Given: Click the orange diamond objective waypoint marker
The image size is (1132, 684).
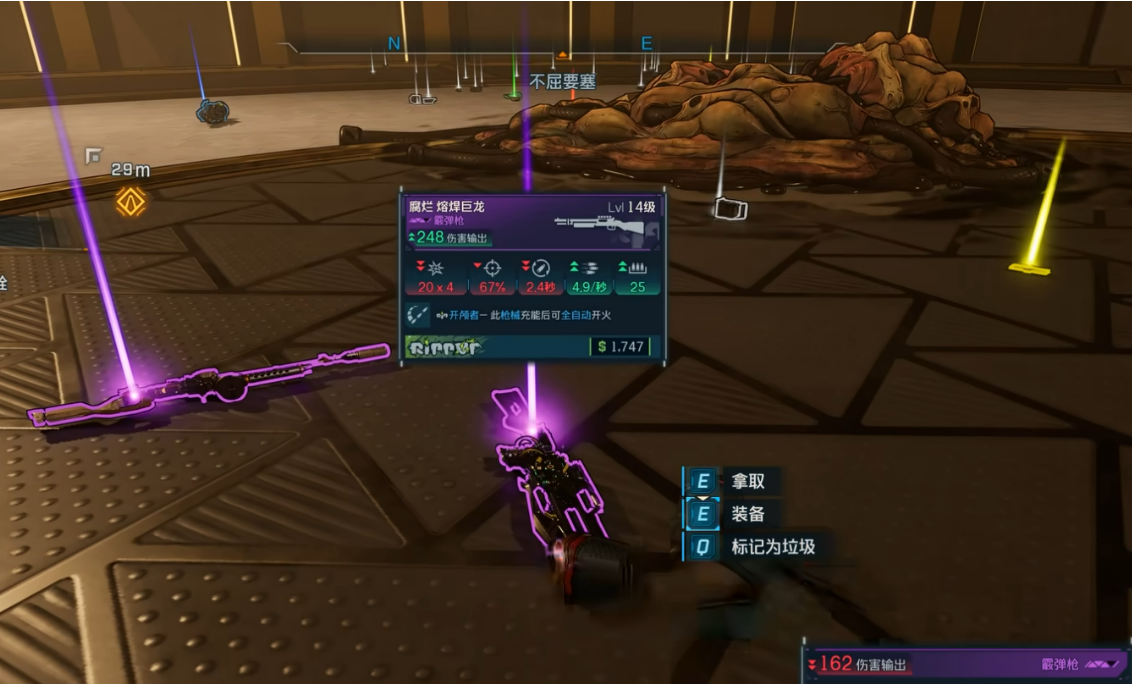Looking at the screenshot, I should [130, 201].
